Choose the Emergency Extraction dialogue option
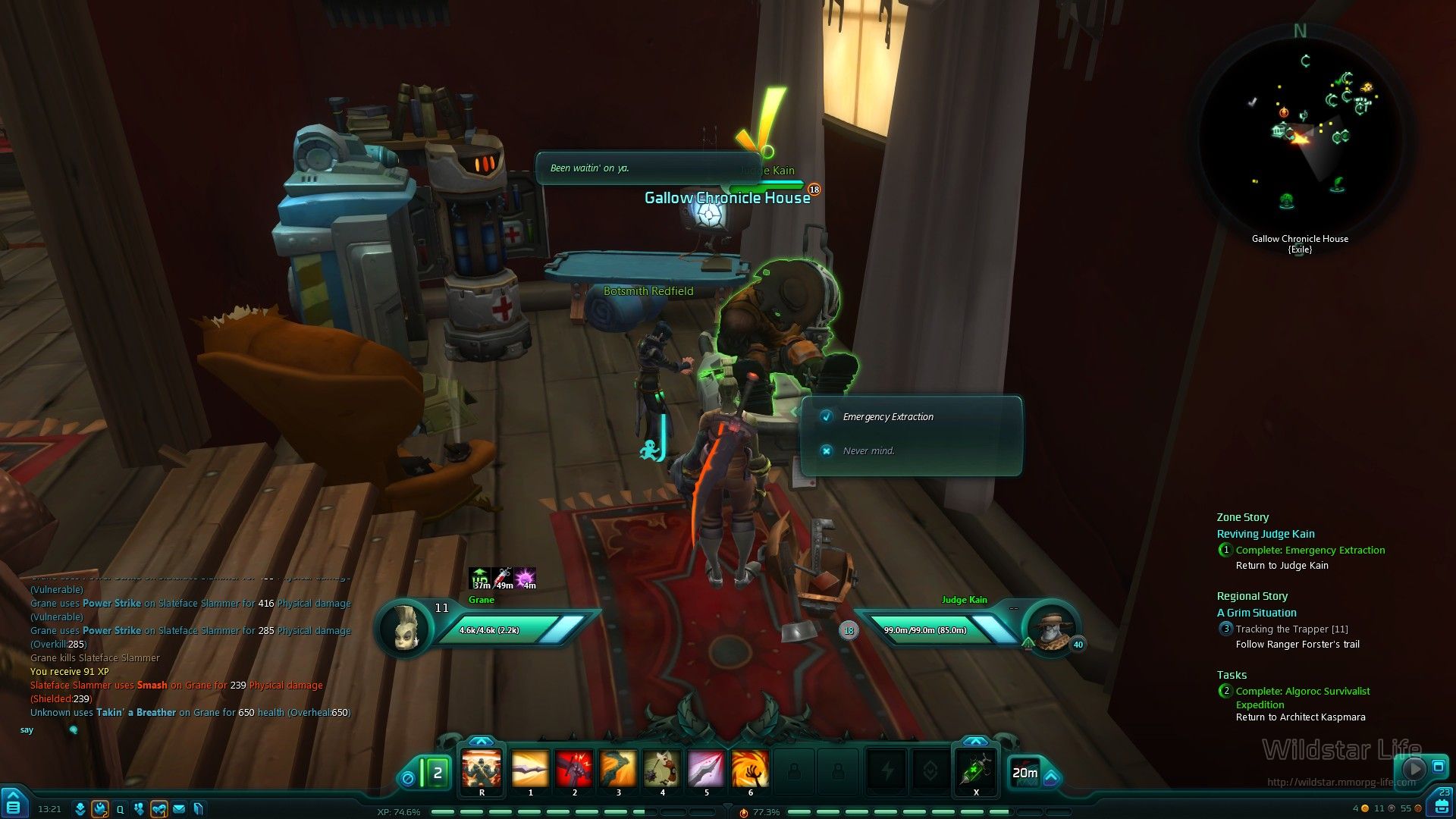1456x819 pixels. click(x=888, y=417)
